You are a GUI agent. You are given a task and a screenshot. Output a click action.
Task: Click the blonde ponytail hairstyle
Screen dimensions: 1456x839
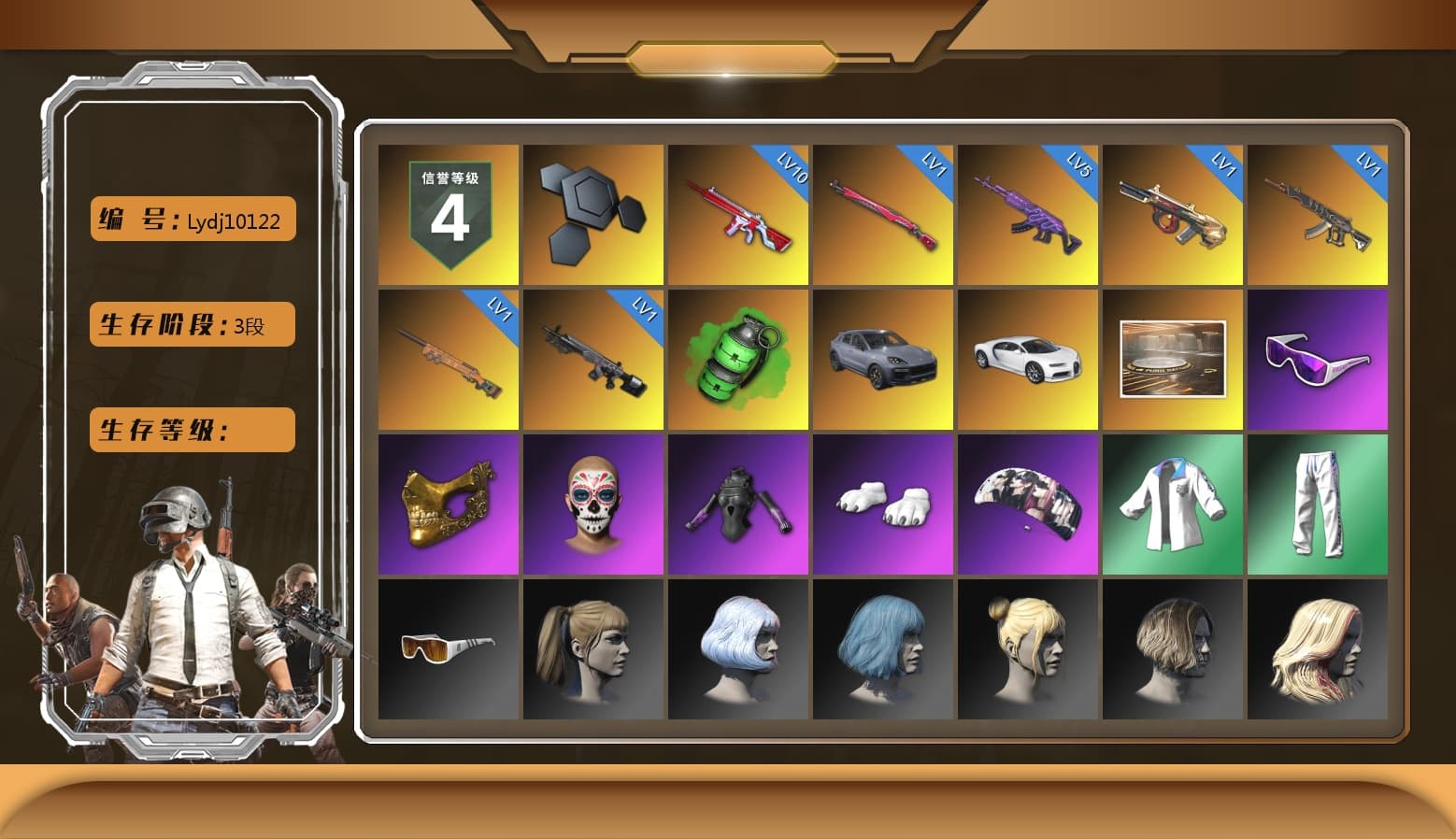(591, 649)
